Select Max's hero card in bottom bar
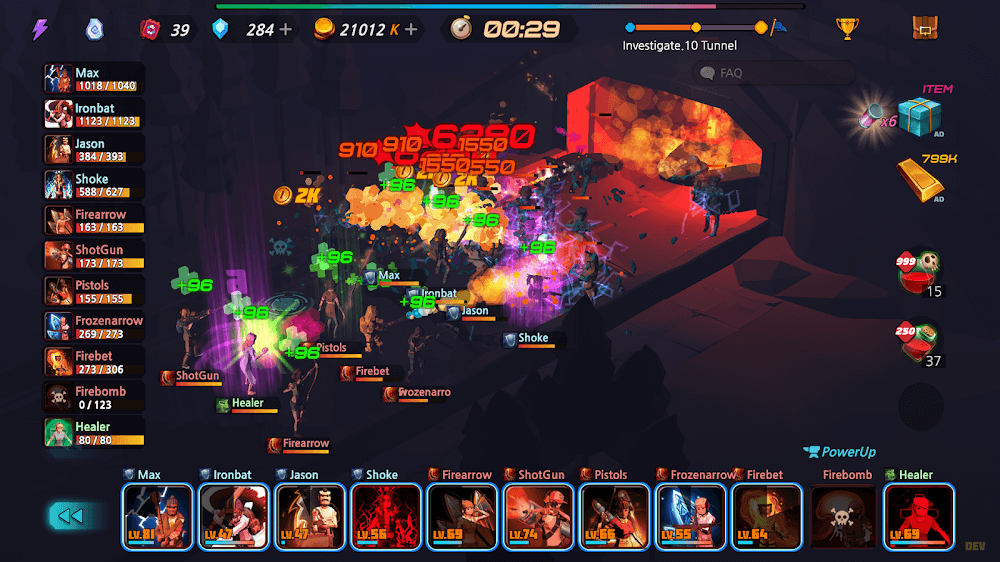The image size is (1000, 562). coord(157,516)
